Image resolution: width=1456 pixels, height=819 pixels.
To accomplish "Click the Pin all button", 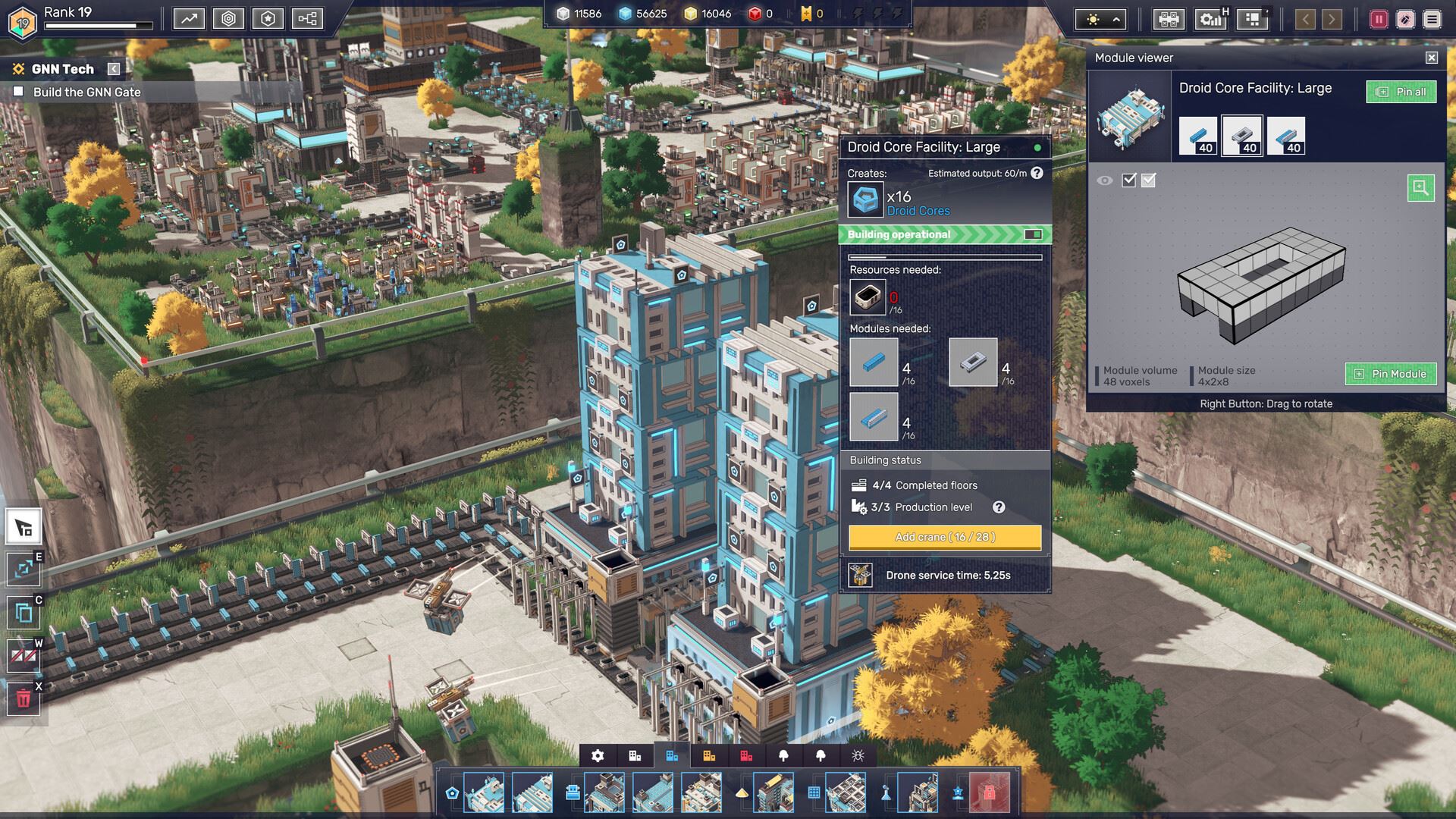I will click(1401, 92).
